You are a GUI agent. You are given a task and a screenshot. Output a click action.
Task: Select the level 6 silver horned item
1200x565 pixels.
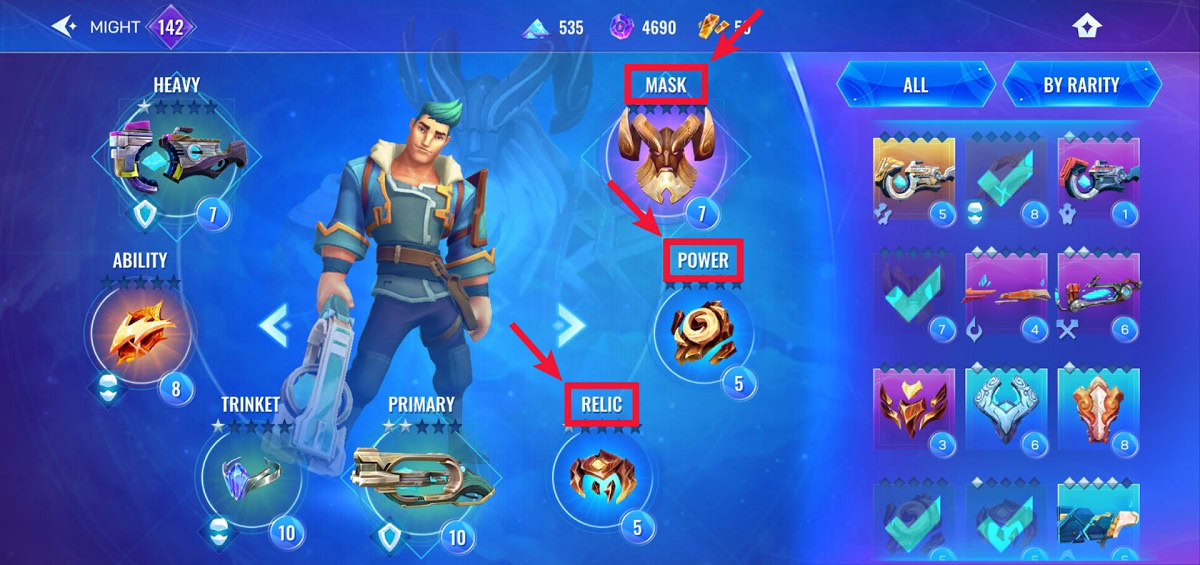click(1006, 407)
